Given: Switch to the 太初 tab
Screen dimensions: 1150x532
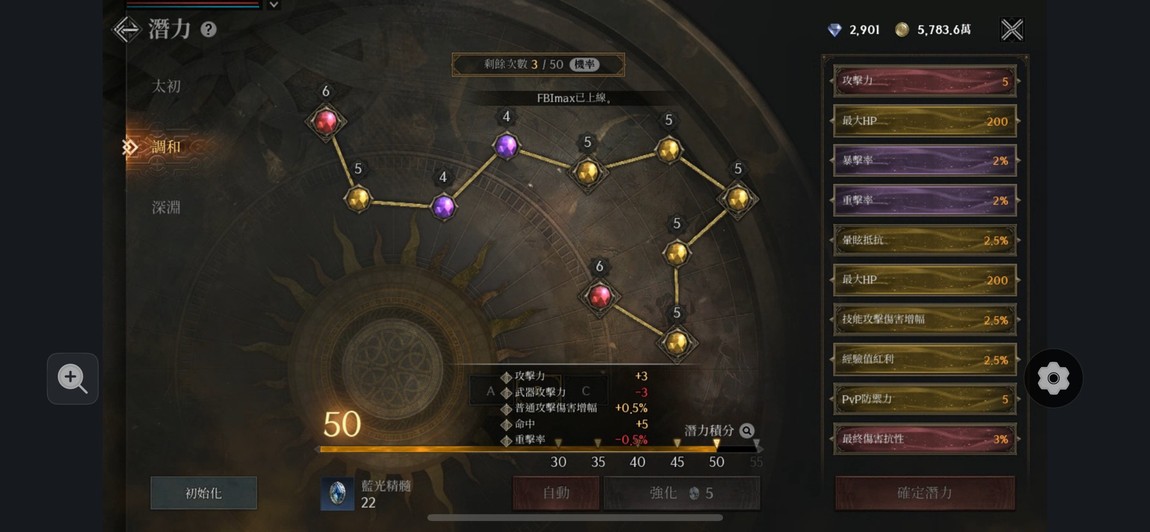Looking at the screenshot, I should pyautogui.click(x=166, y=86).
